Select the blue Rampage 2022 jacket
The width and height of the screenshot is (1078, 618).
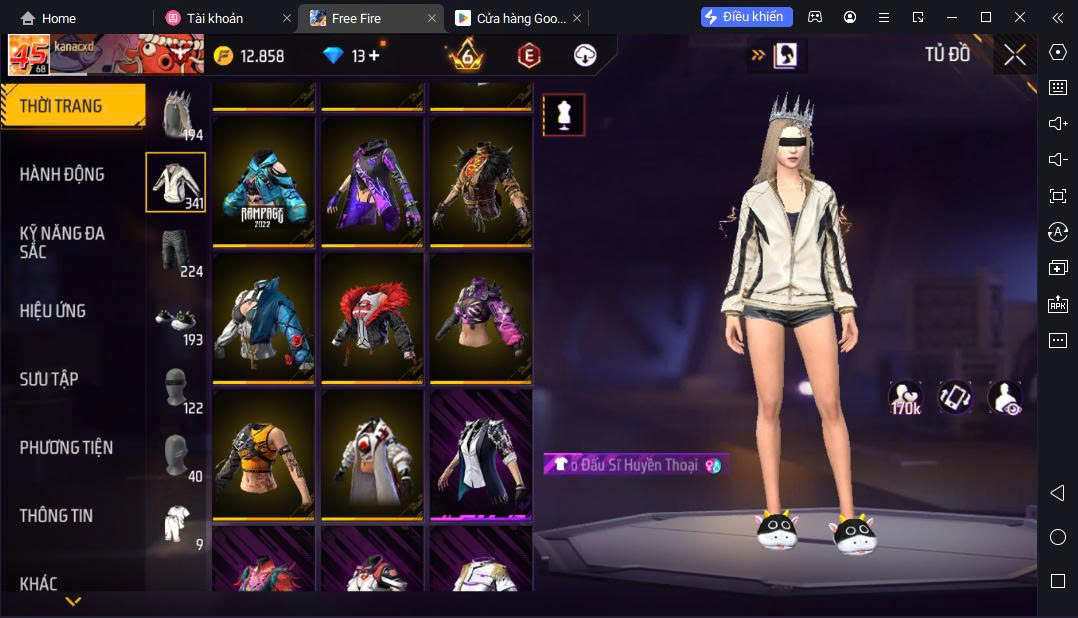[x=265, y=181]
